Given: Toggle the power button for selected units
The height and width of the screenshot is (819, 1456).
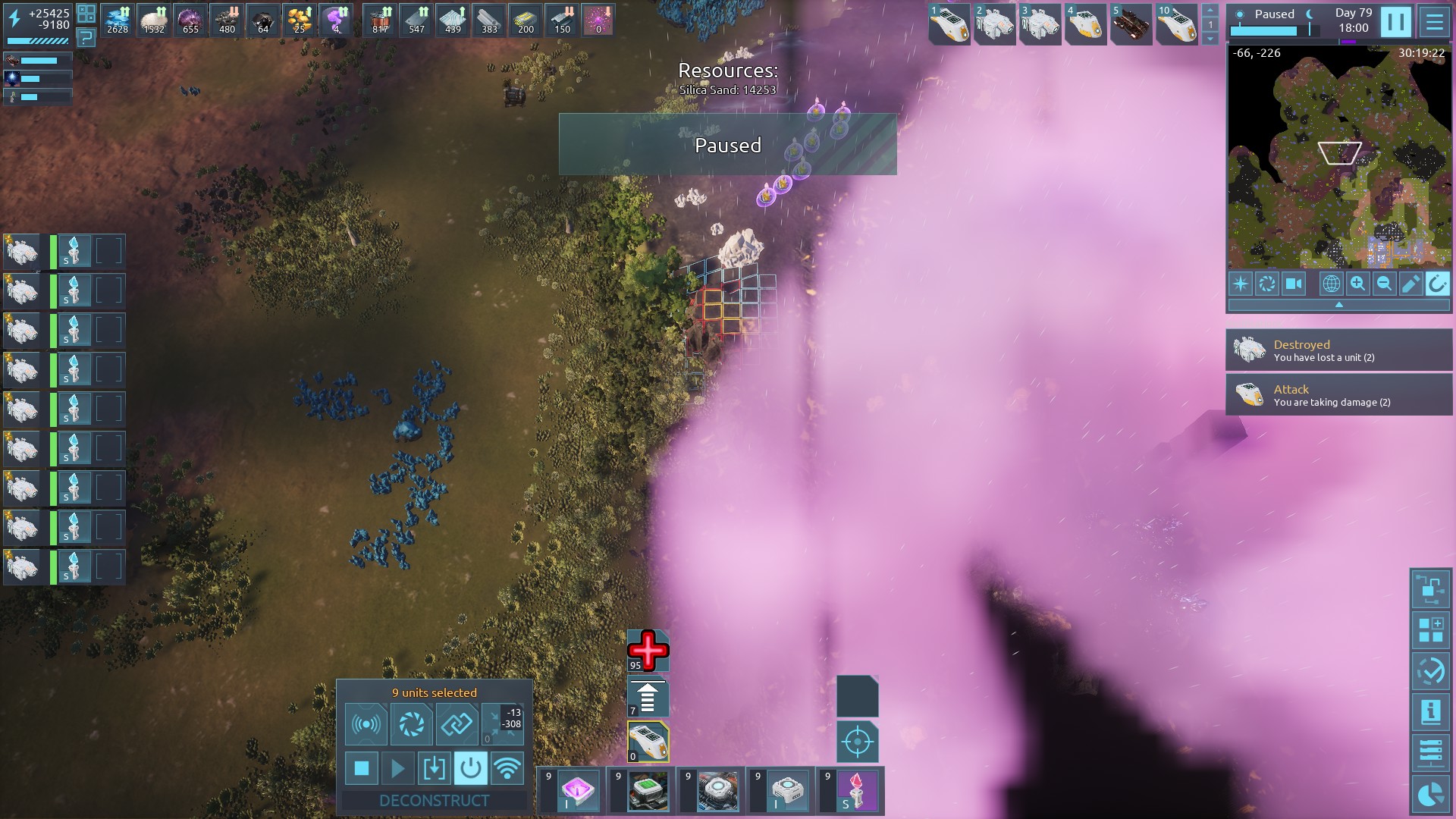Looking at the screenshot, I should coord(470,769).
